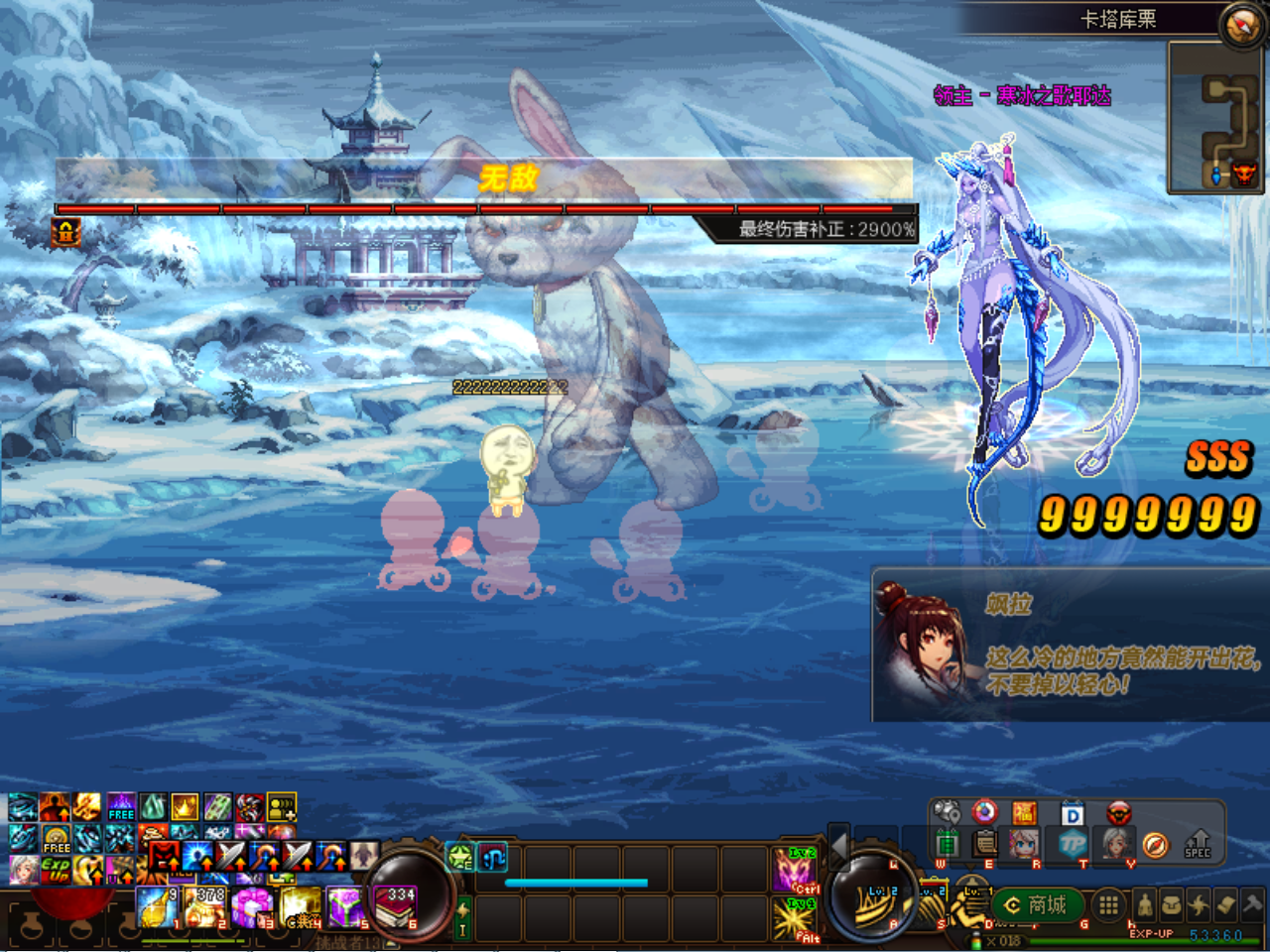Click the red 福 festival event icon

pyautogui.click(x=1026, y=810)
